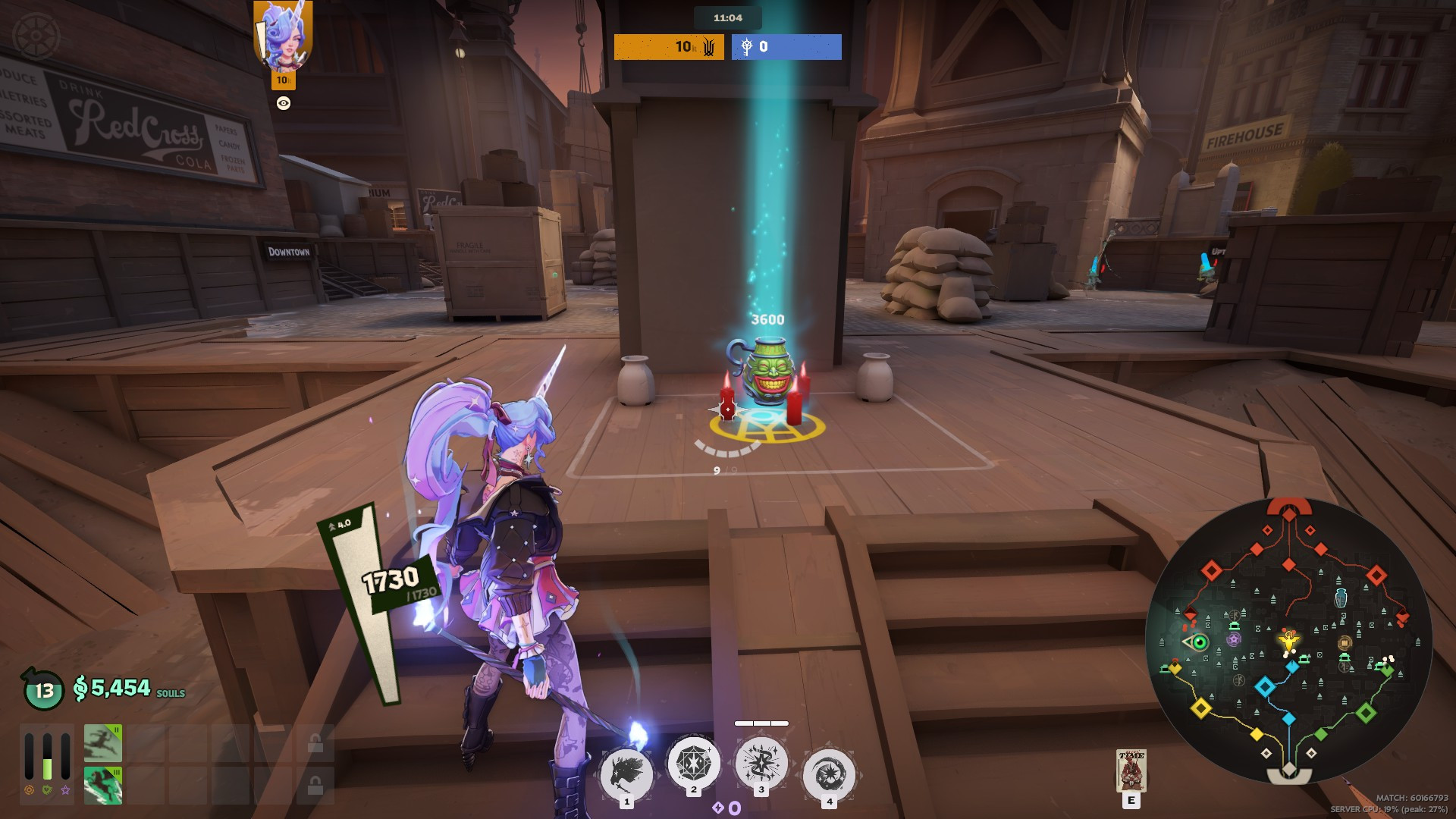1456x819 pixels.
Task: Select the Time magazine item card
Action: 1131,770
